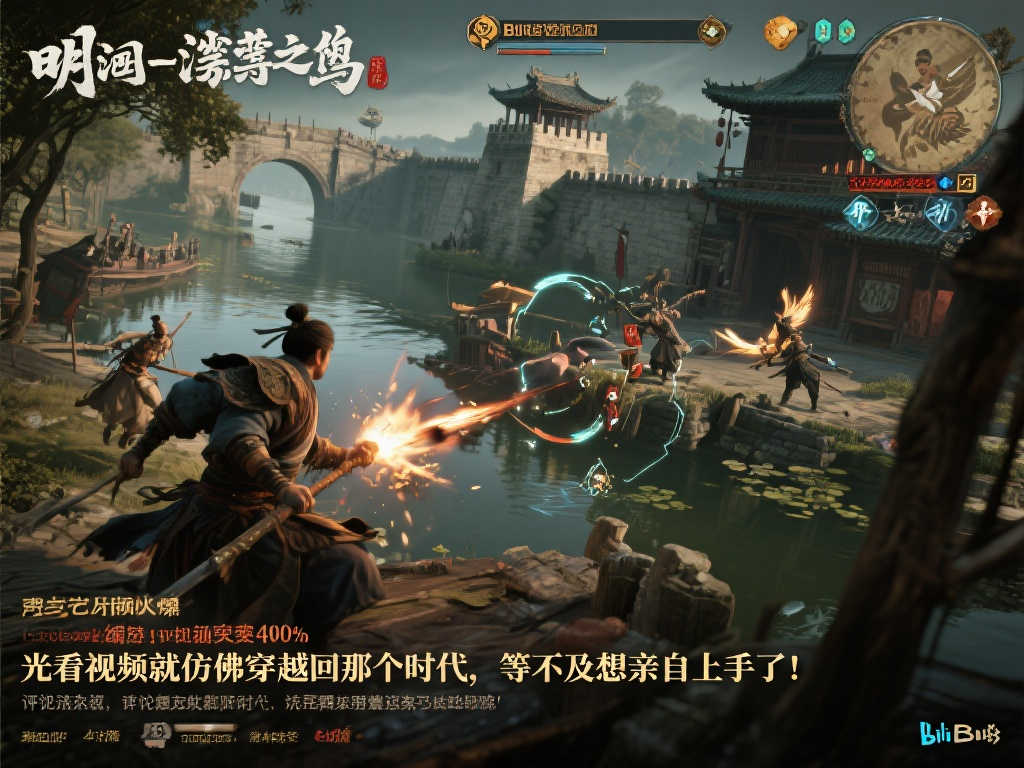Open the orange pouch icon
The width and height of the screenshot is (1024, 768).
click(779, 32)
